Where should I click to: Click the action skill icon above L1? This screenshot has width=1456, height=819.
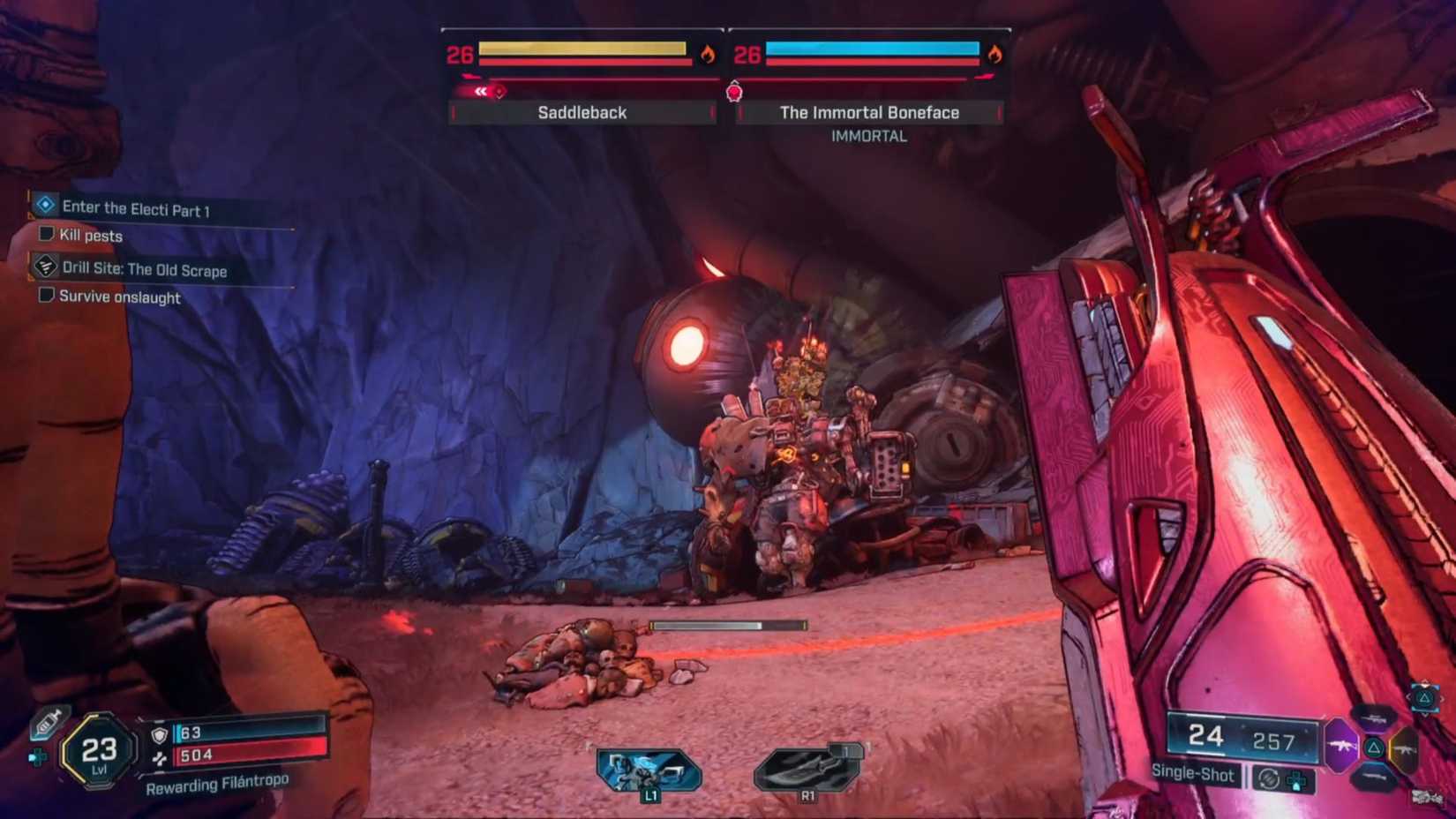(647, 766)
